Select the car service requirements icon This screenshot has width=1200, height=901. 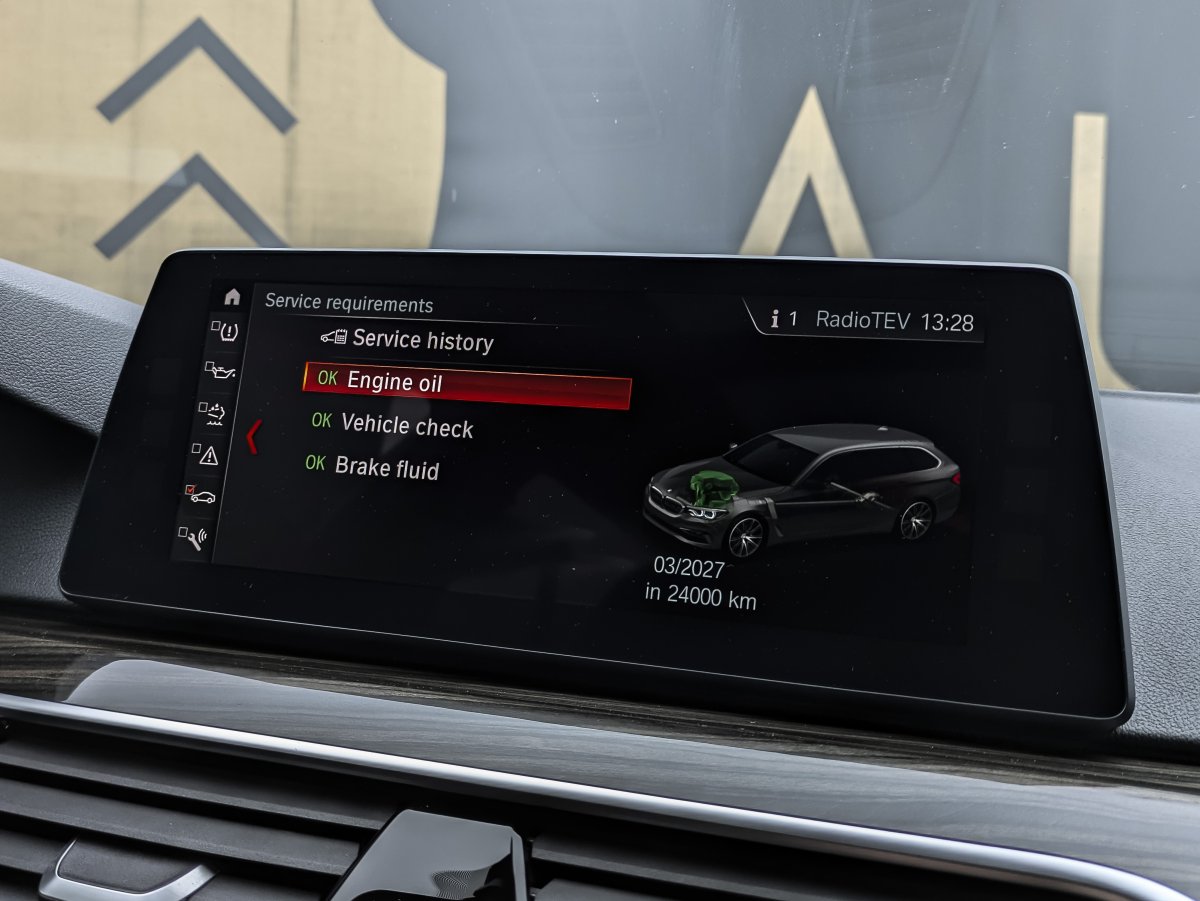point(200,495)
